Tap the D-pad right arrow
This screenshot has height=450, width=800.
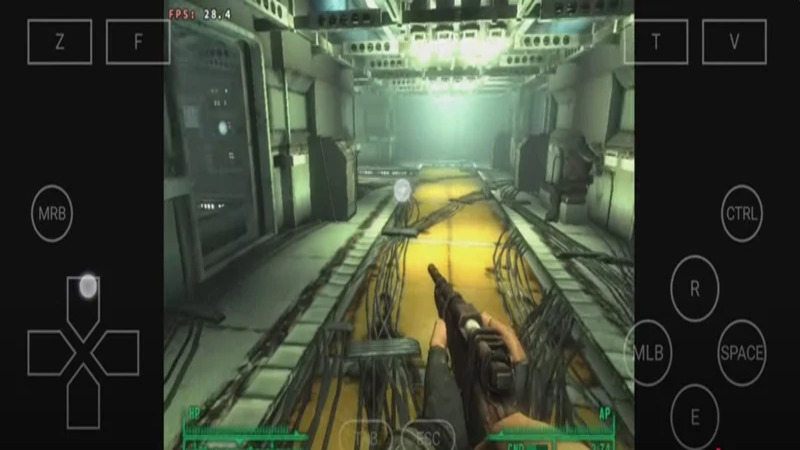click(x=118, y=353)
